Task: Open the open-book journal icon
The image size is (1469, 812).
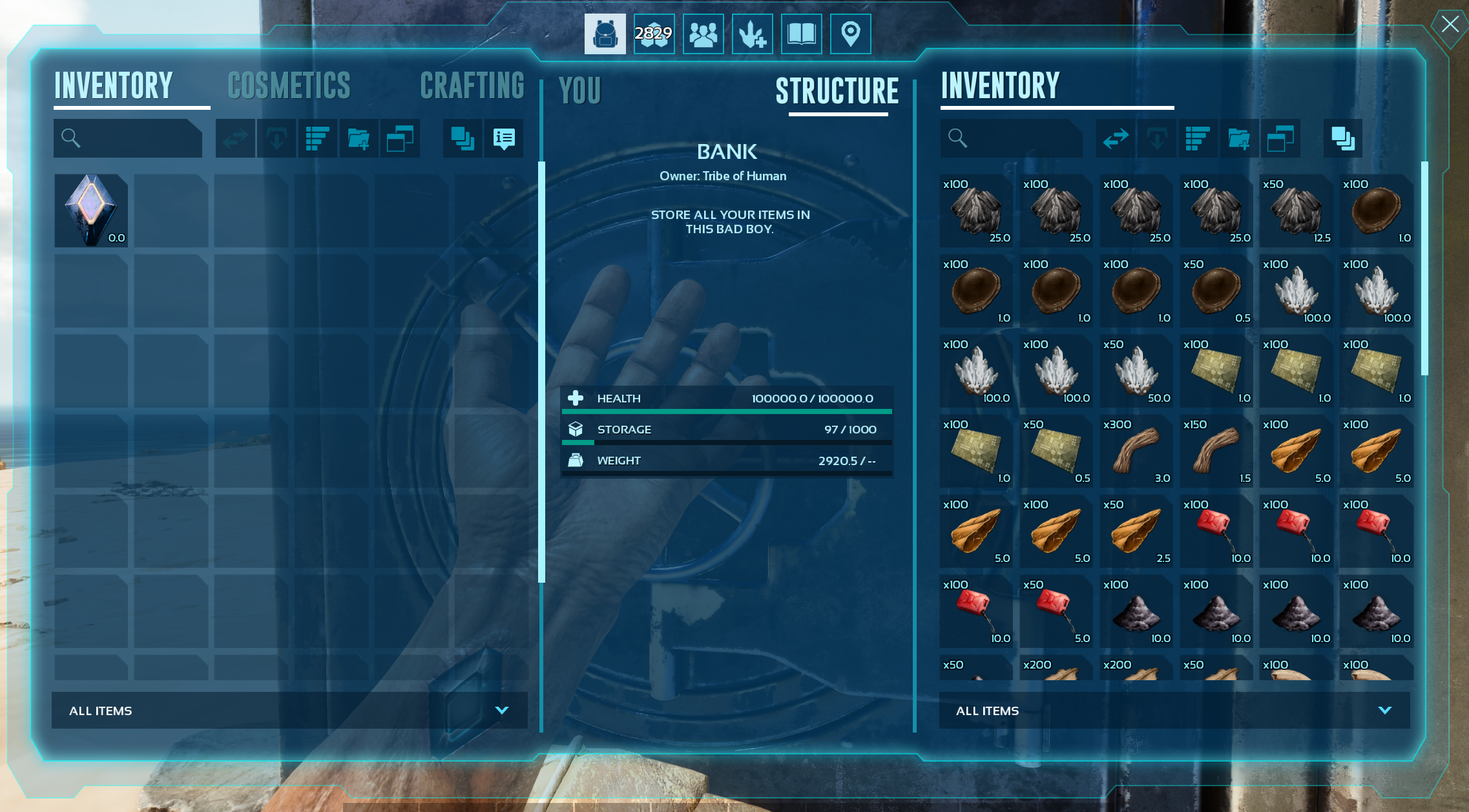Action: 801,34
